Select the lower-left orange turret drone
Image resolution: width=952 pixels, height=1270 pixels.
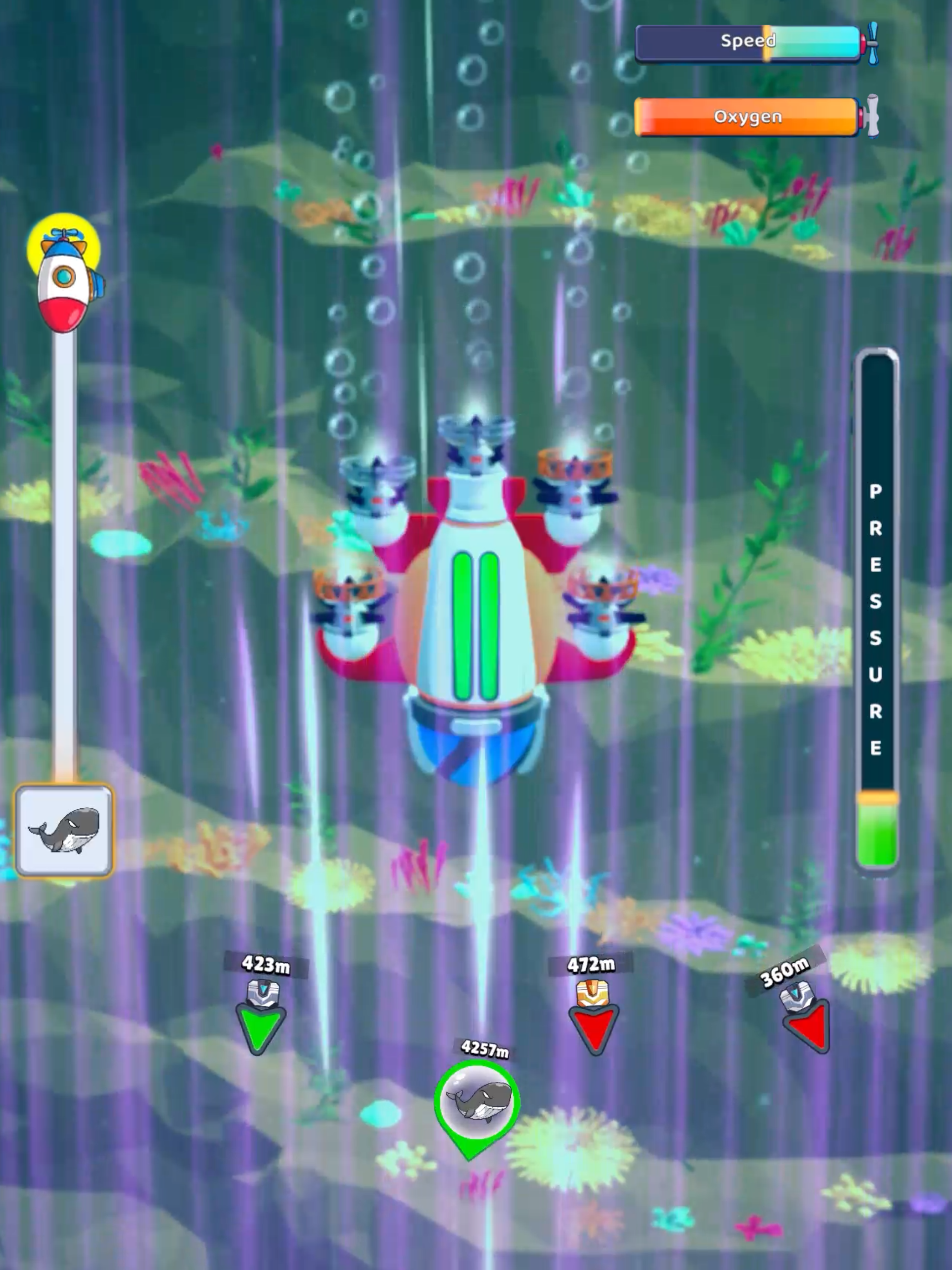349,603
